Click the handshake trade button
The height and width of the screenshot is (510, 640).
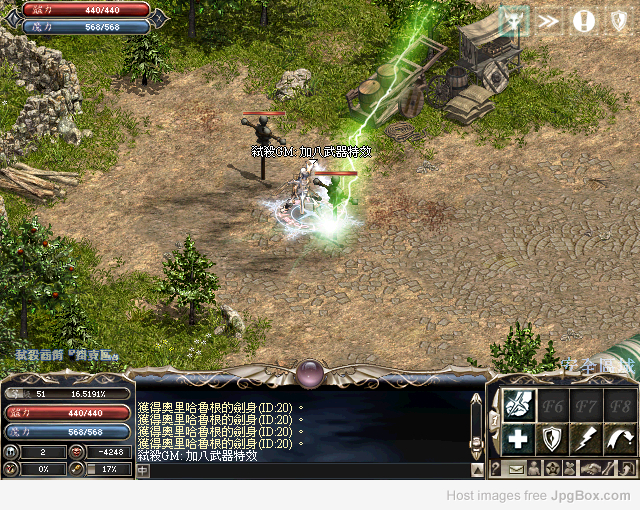tap(593, 468)
